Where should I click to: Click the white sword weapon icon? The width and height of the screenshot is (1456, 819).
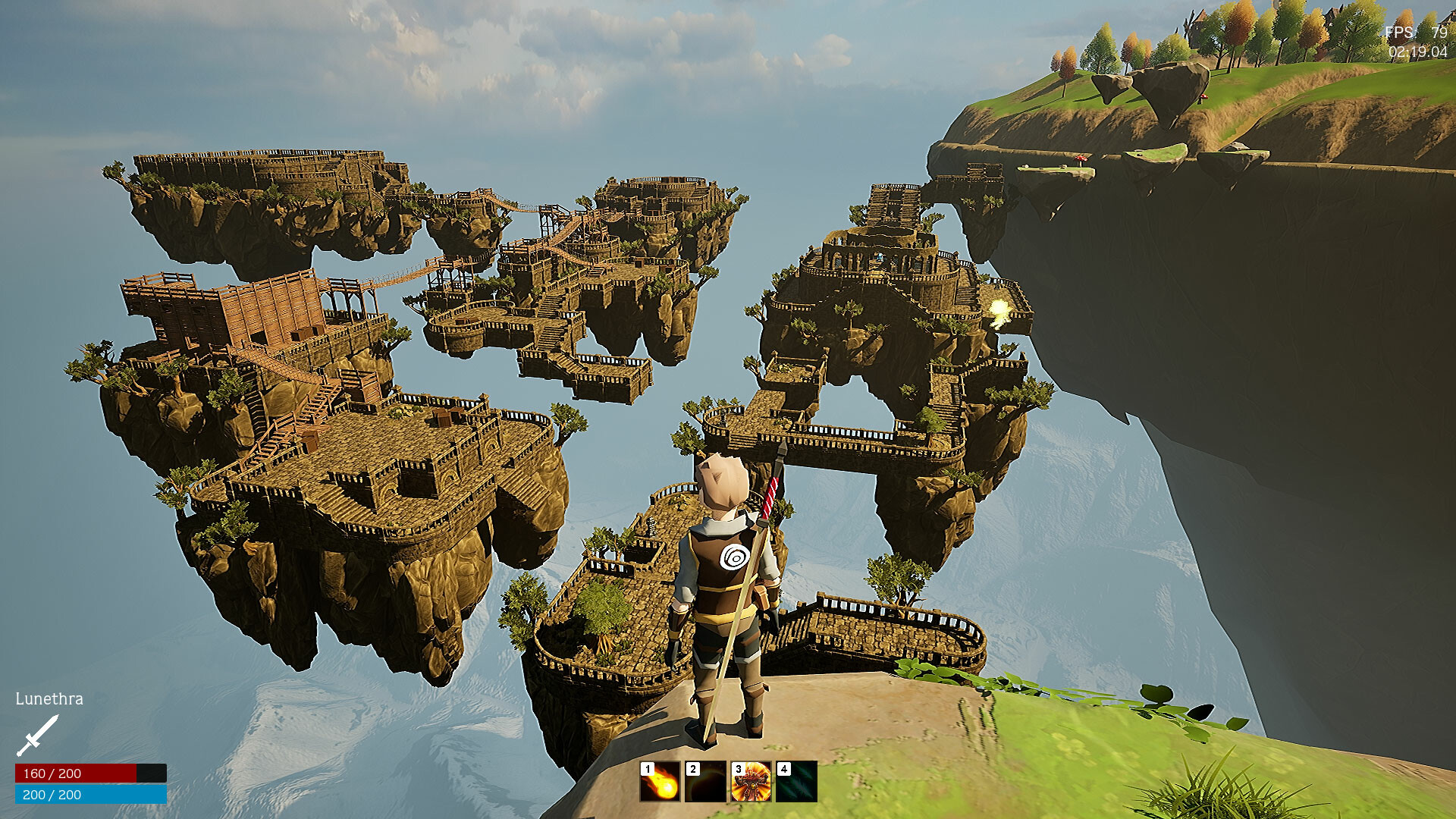(37, 736)
